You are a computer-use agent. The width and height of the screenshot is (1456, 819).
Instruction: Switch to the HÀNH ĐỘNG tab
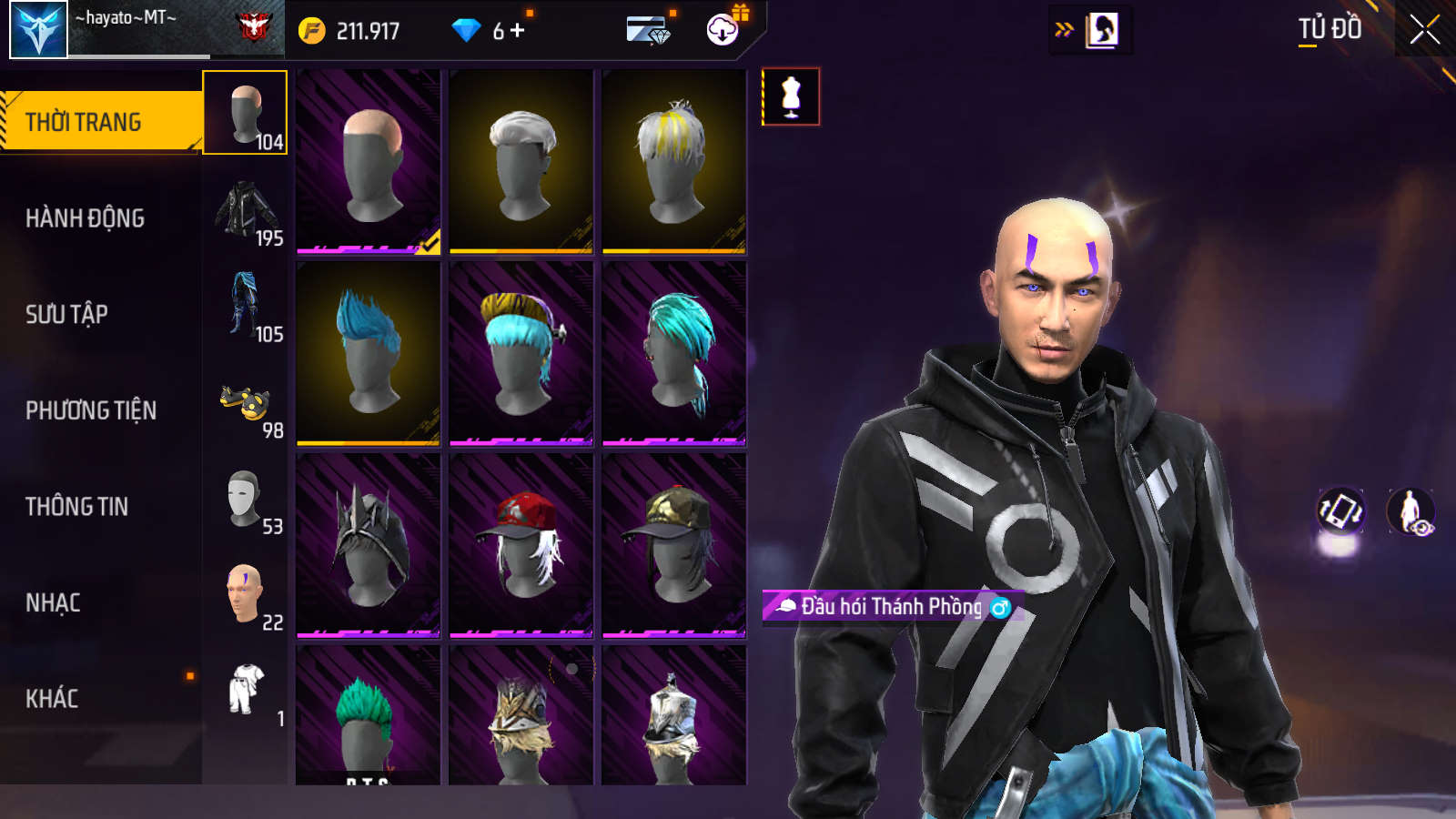click(86, 218)
